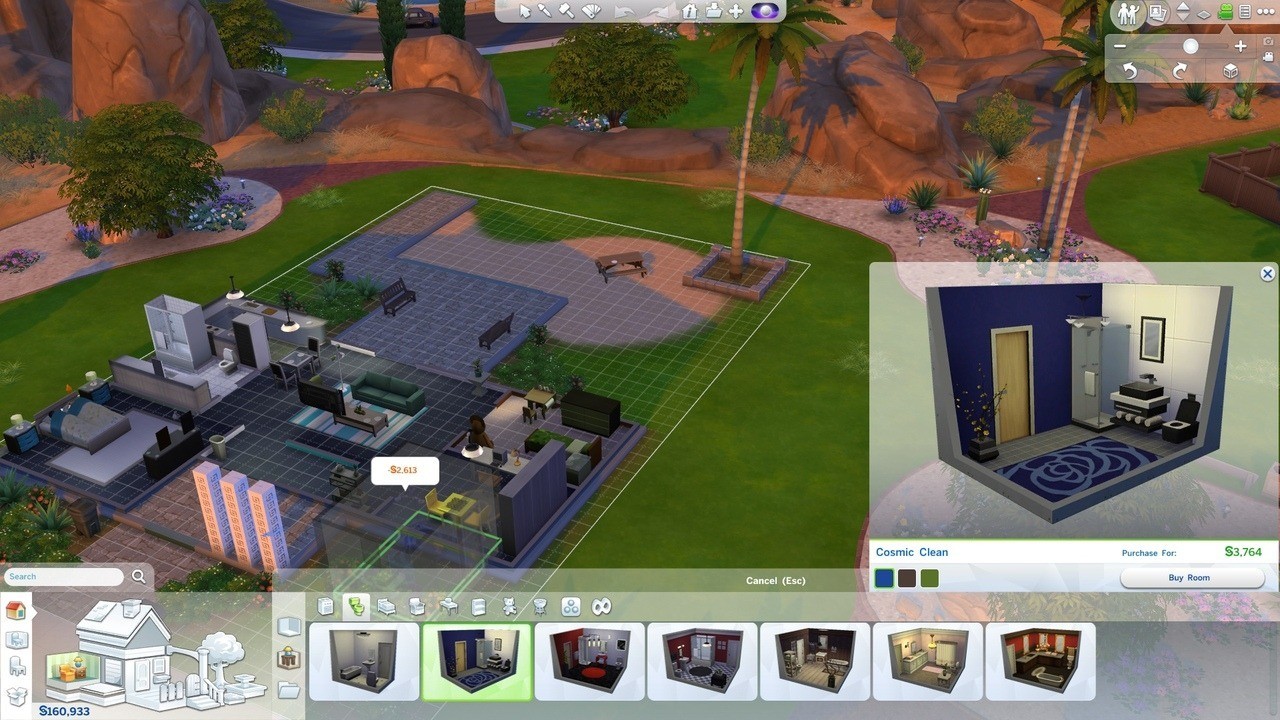The width and height of the screenshot is (1280, 720).
Task: Show all objects with the infinity icon
Action: tap(601, 606)
